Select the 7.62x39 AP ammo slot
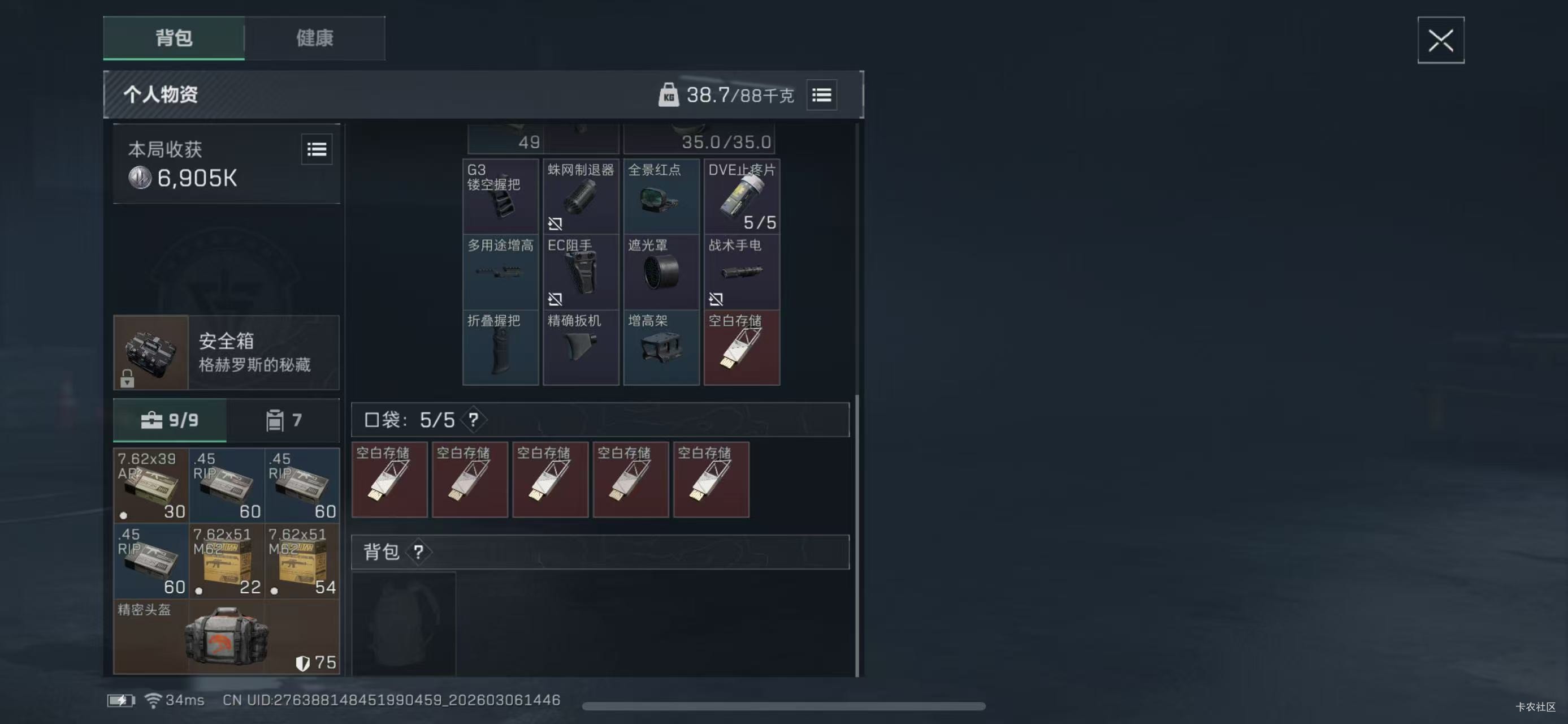Viewport: 1568px width, 724px height. coord(151,485)
